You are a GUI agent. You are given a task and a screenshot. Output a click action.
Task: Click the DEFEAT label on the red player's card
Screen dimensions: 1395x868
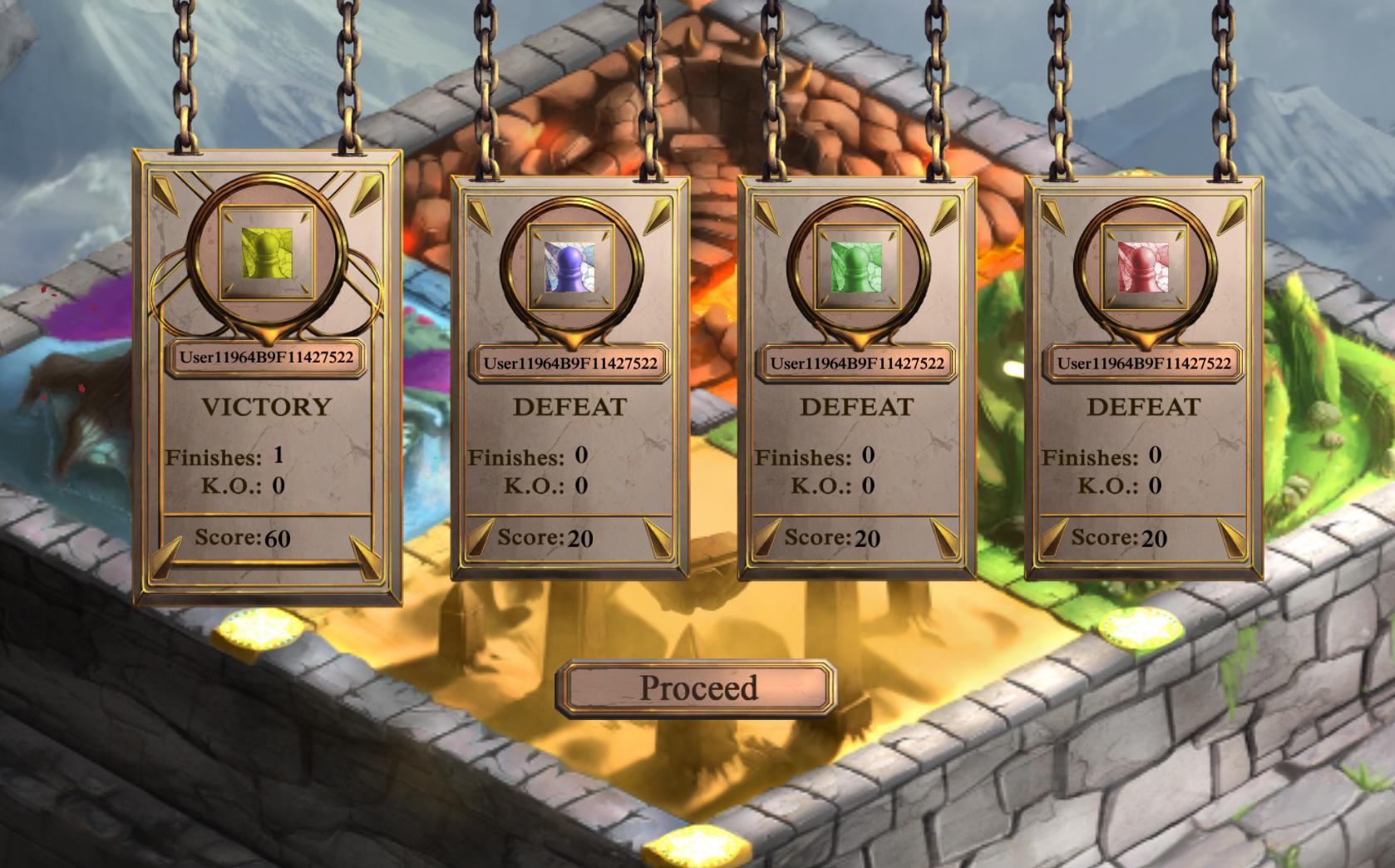click(x=1142, y=407)
